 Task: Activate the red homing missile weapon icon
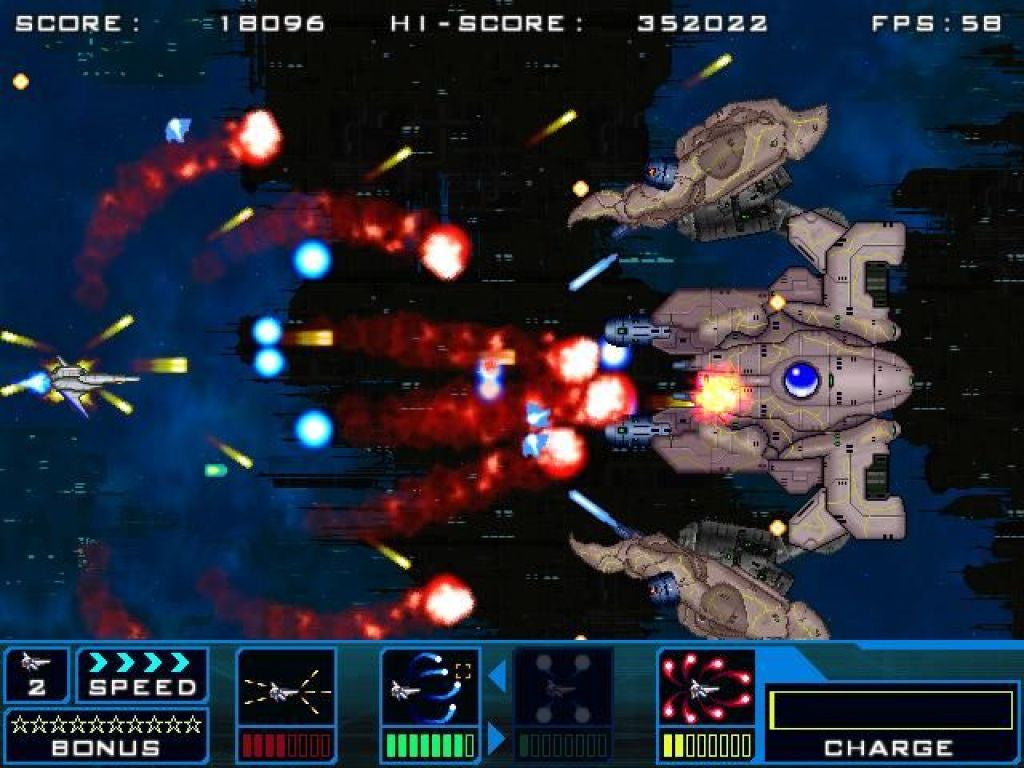click(706, 689)
